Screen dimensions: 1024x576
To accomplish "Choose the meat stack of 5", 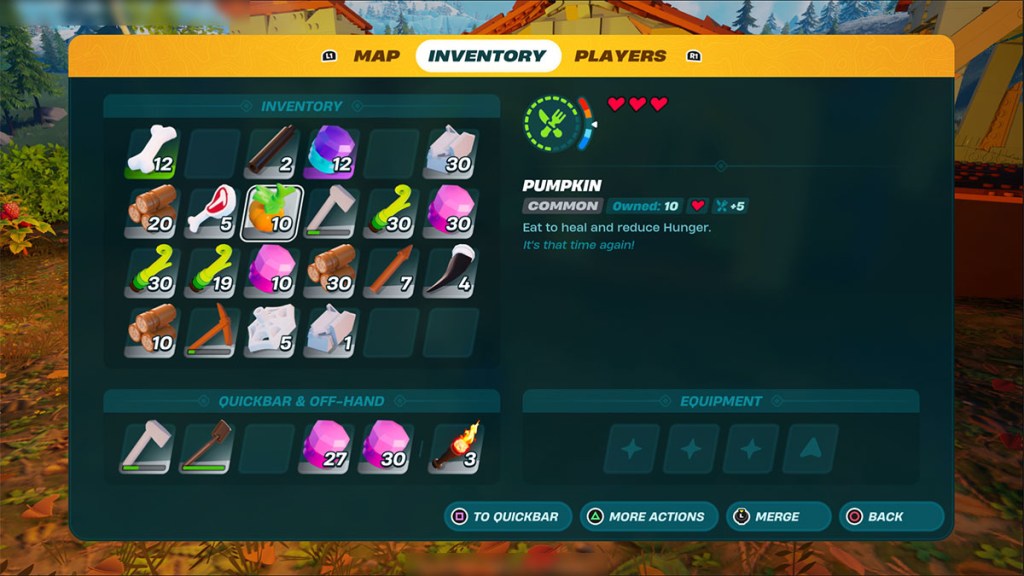I will (x=211, y=212).
